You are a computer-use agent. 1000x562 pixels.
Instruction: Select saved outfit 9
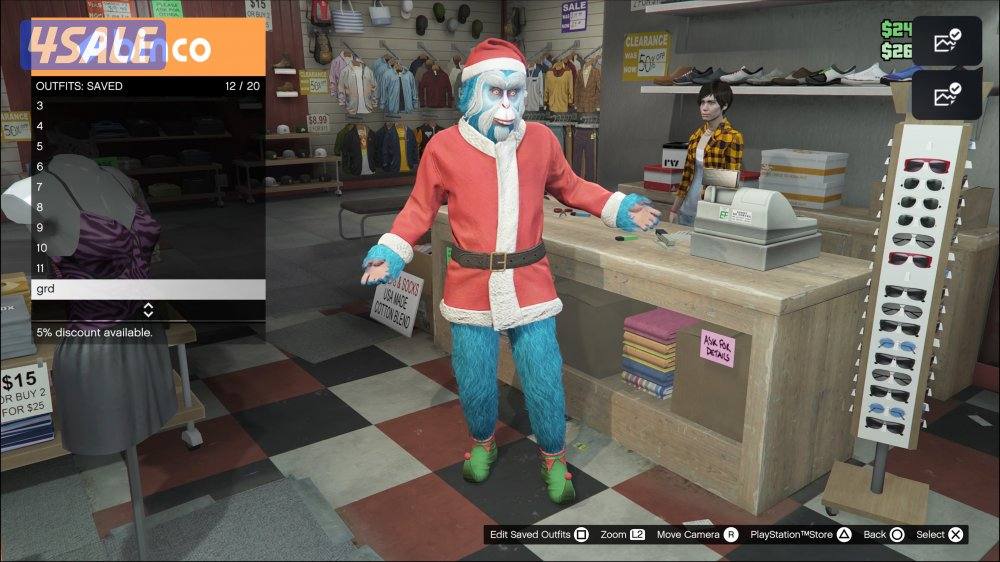(148, 228)
